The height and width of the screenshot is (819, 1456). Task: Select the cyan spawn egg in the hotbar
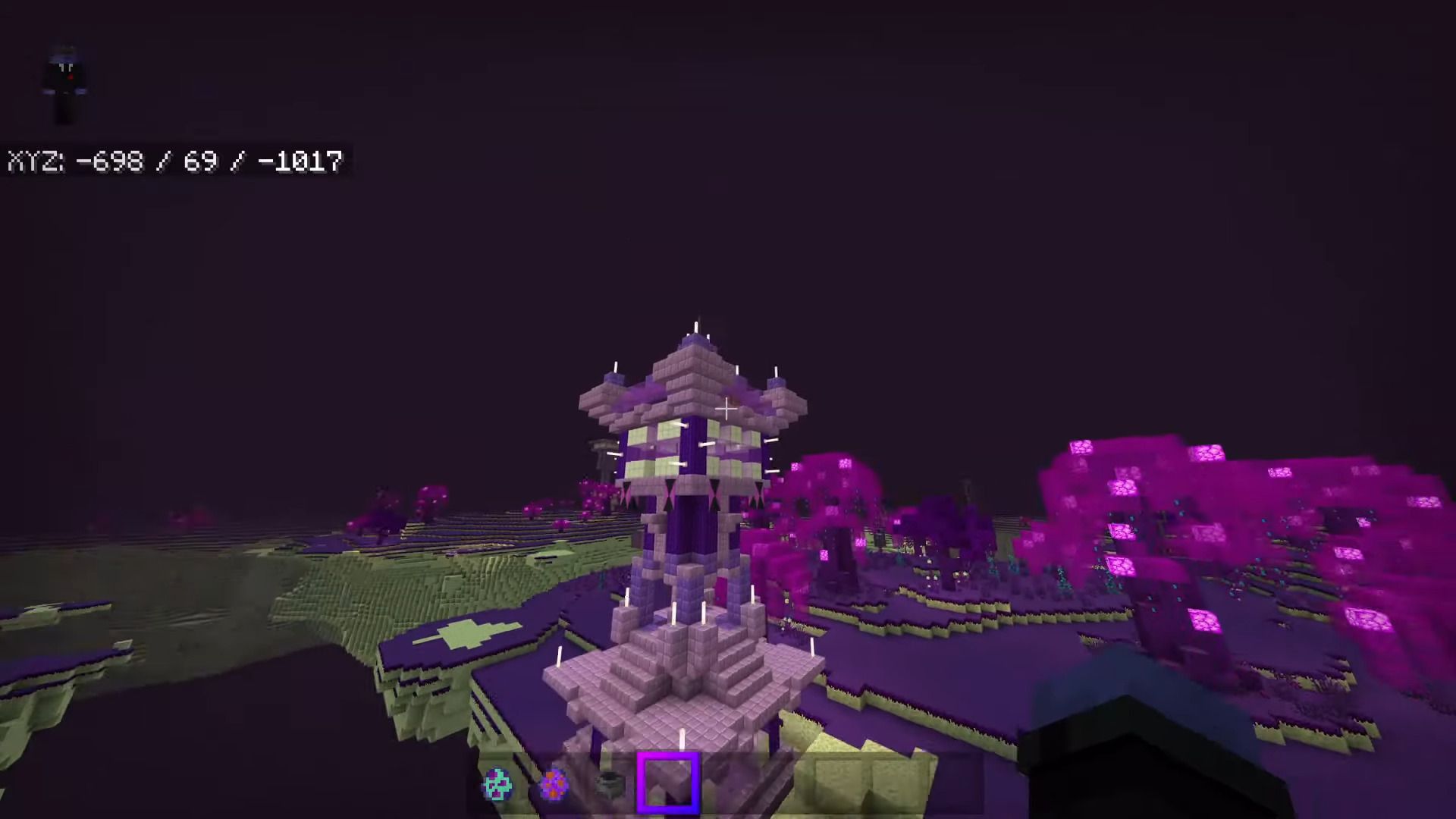coord(497,783)
